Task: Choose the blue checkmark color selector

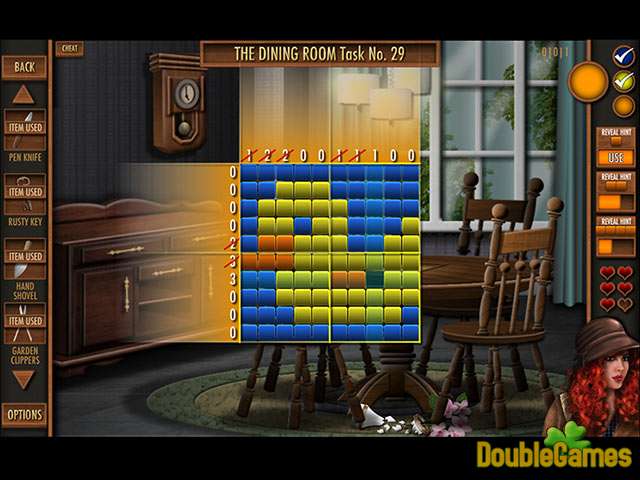Action: 624,57
